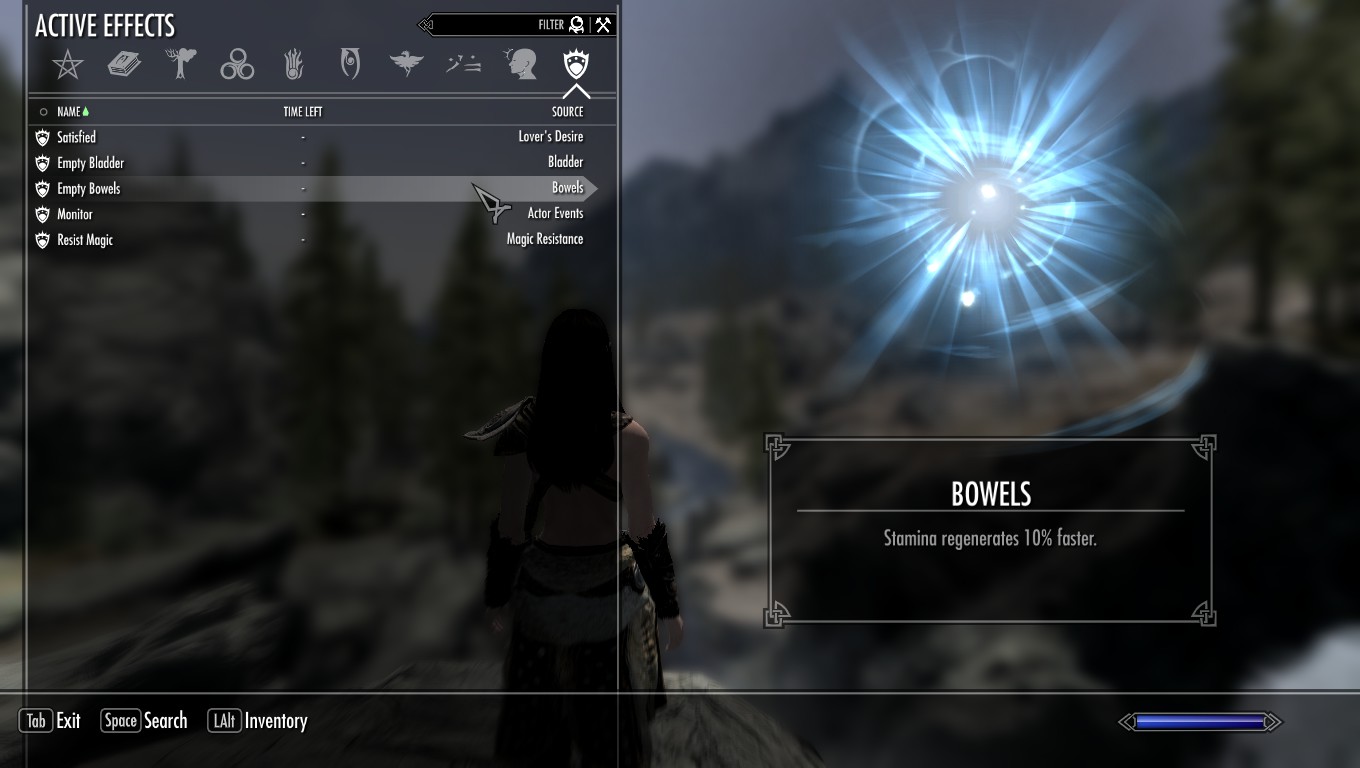Show all magic with the pentagram tab
The height and width of the screenshot is (768, 1360).
(67, 66)
